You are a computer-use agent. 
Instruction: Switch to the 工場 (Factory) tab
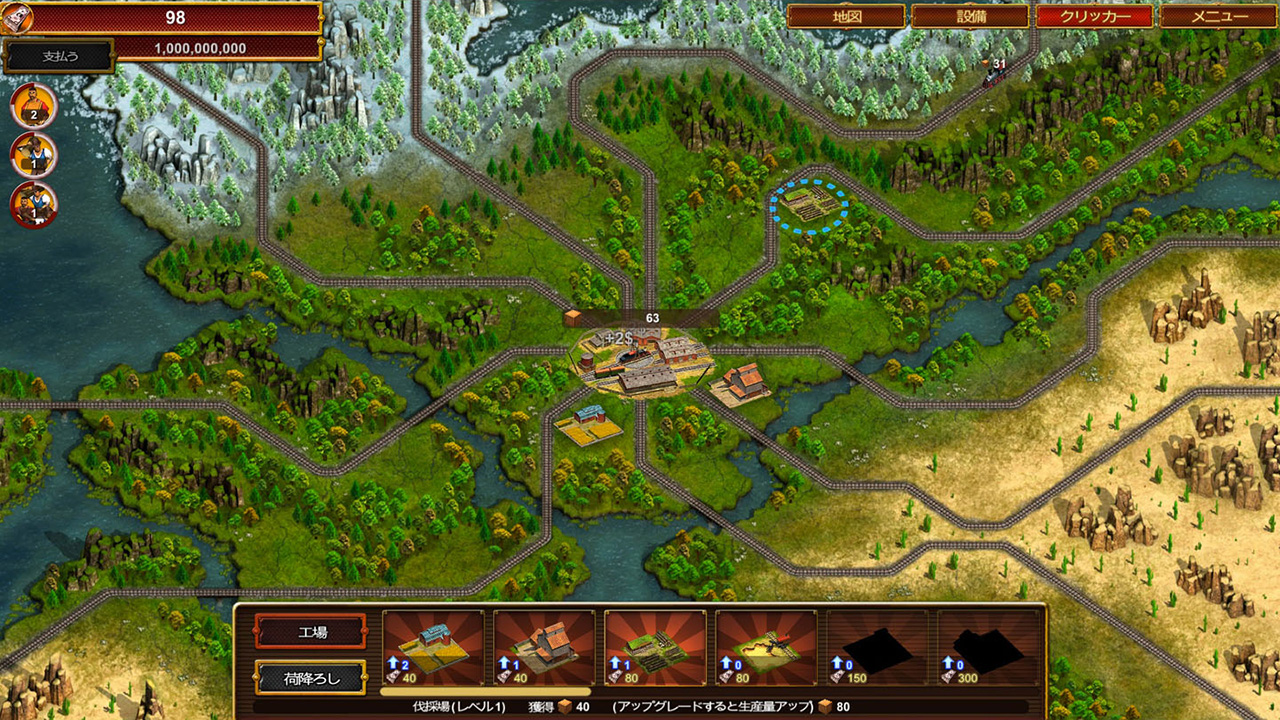pyautogui.click(x=311, y=630)
